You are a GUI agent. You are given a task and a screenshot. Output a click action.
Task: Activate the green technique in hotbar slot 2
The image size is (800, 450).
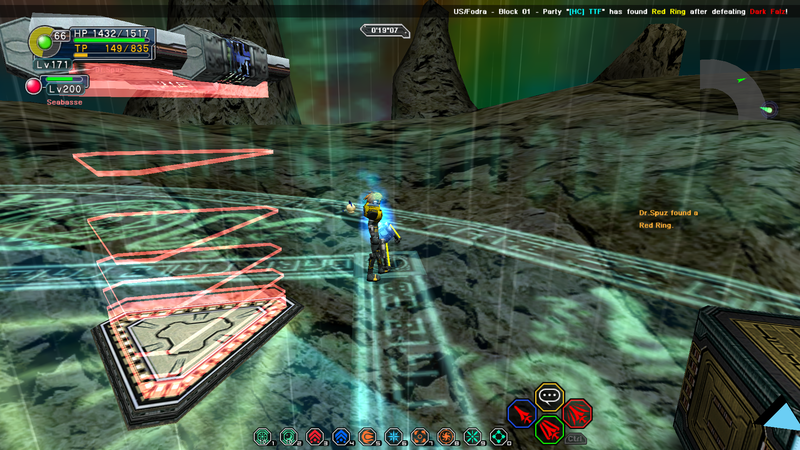point(289,436)
